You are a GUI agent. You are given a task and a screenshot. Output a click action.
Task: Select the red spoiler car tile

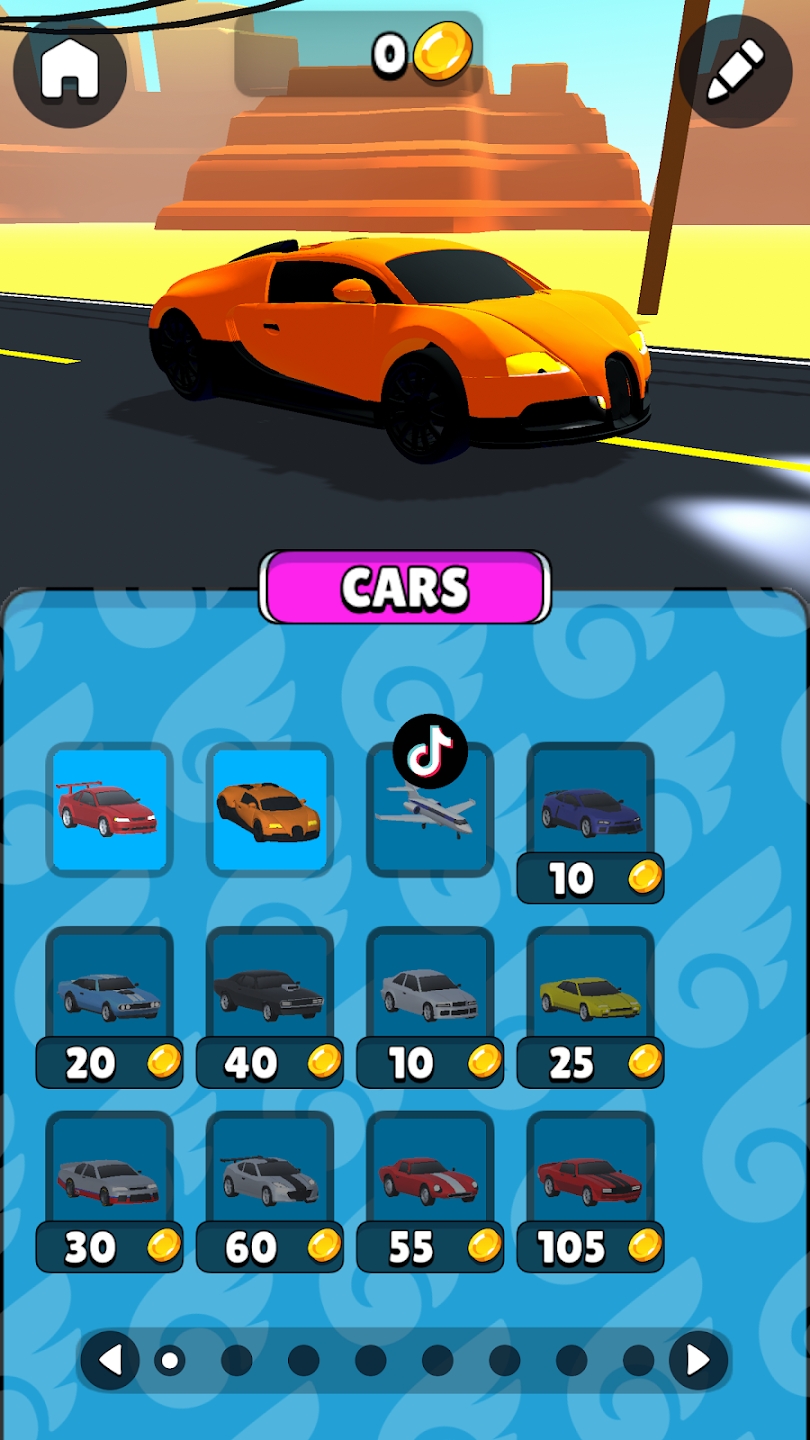(x=109, y=810)
